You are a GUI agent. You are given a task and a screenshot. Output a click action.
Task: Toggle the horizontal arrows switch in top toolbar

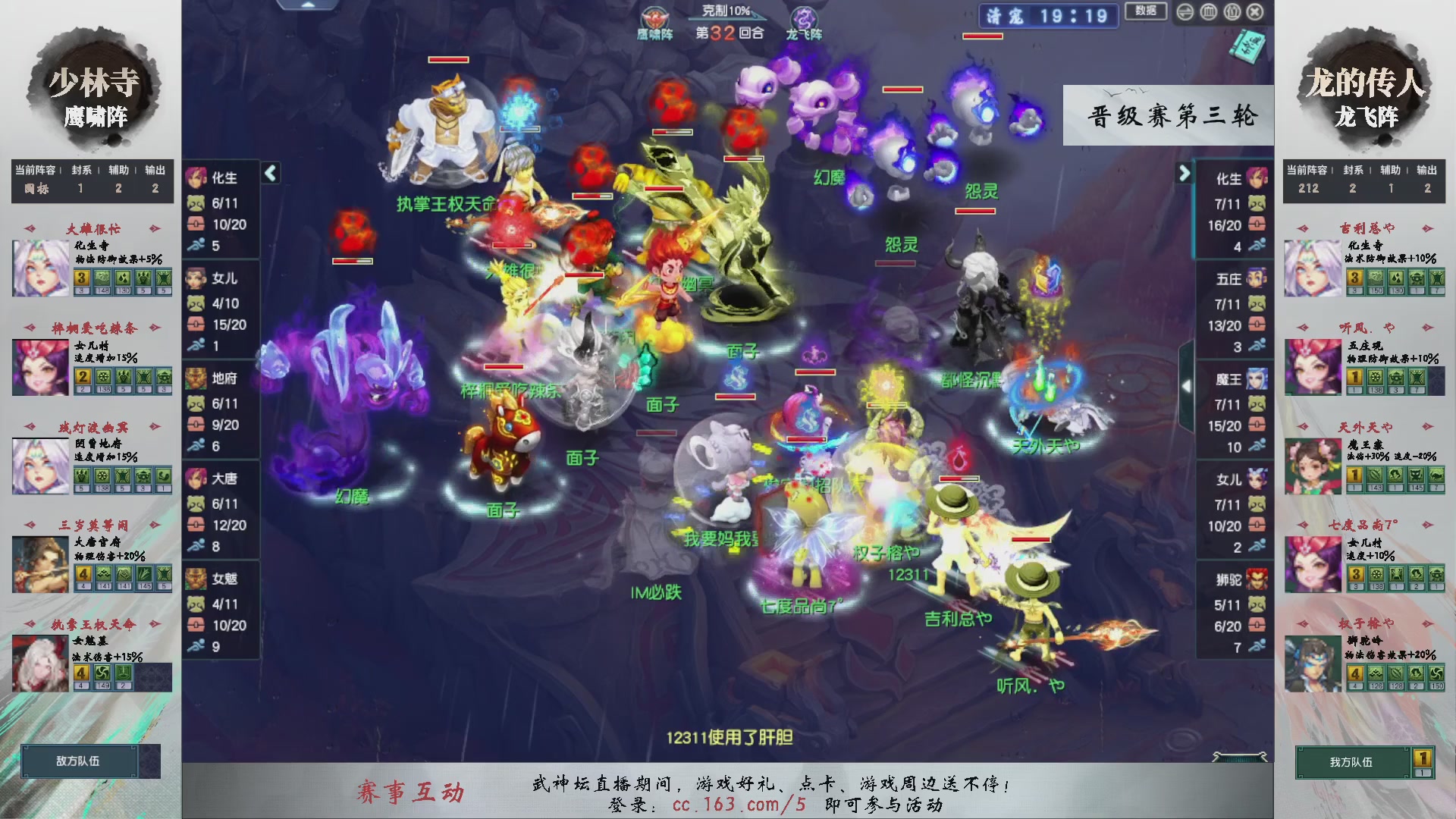coord(1185,11)
